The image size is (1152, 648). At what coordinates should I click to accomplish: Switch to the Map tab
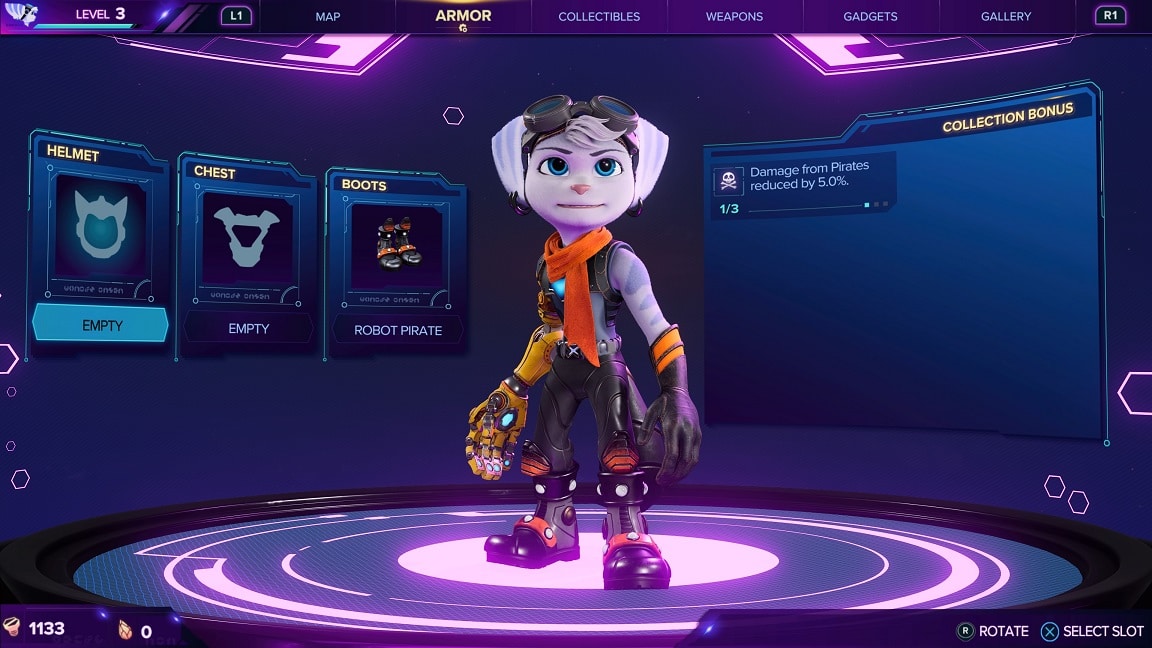click(x=328, y=16)
